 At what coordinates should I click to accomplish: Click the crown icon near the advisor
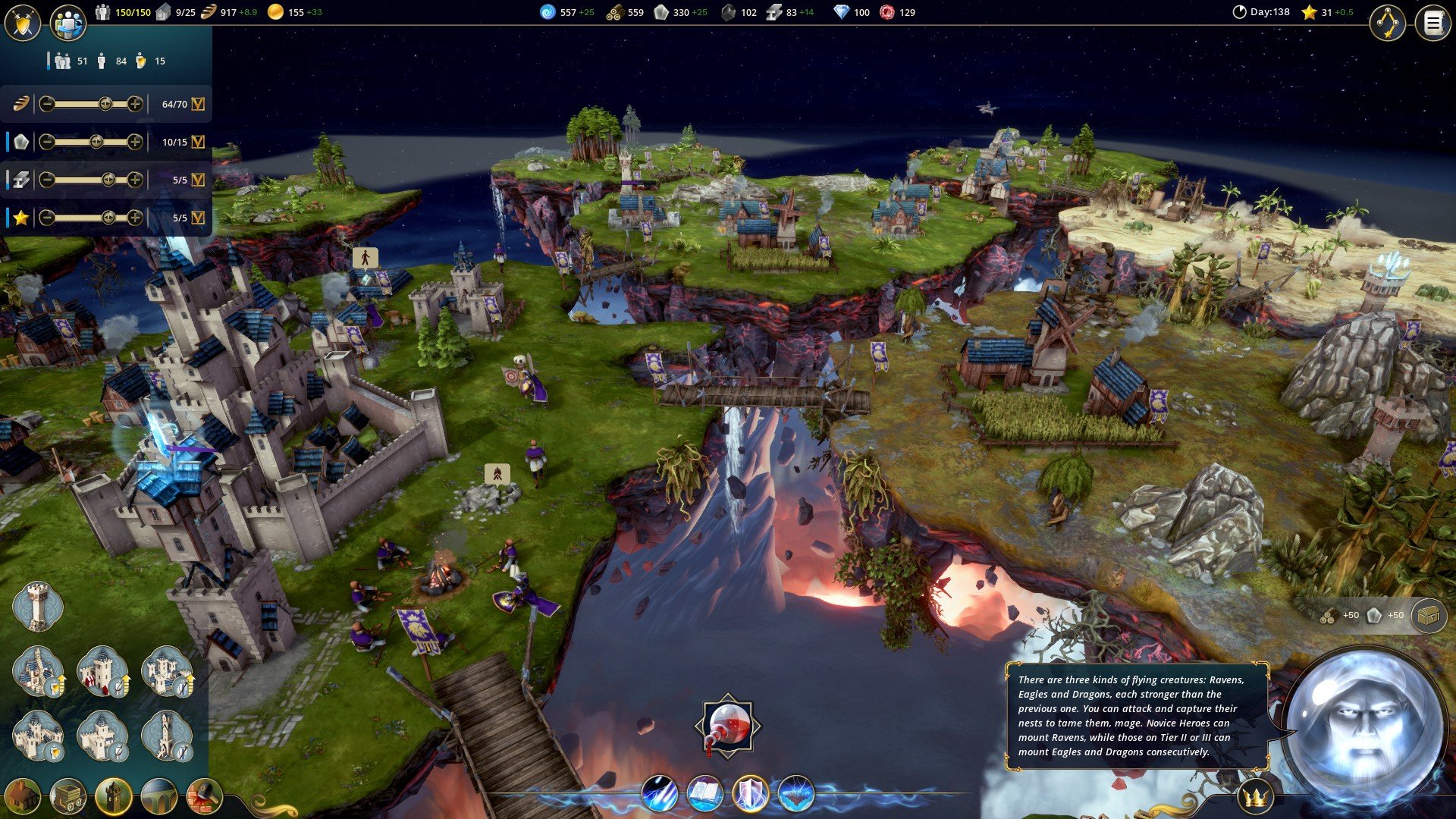point(1256,797)
